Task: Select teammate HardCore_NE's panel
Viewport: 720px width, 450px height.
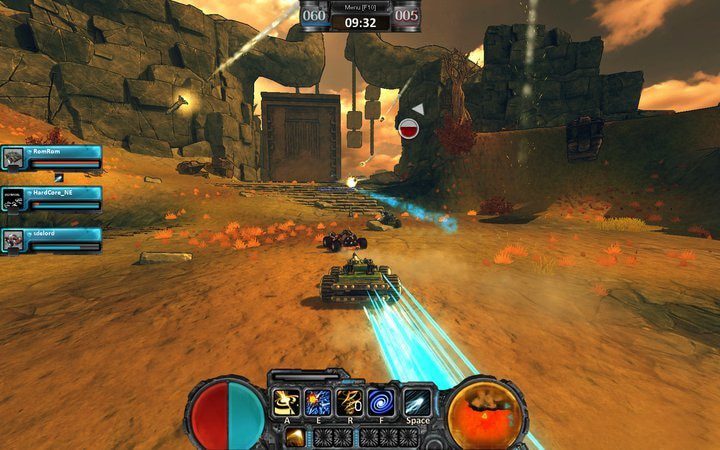Action: click(x=52, y=198)
